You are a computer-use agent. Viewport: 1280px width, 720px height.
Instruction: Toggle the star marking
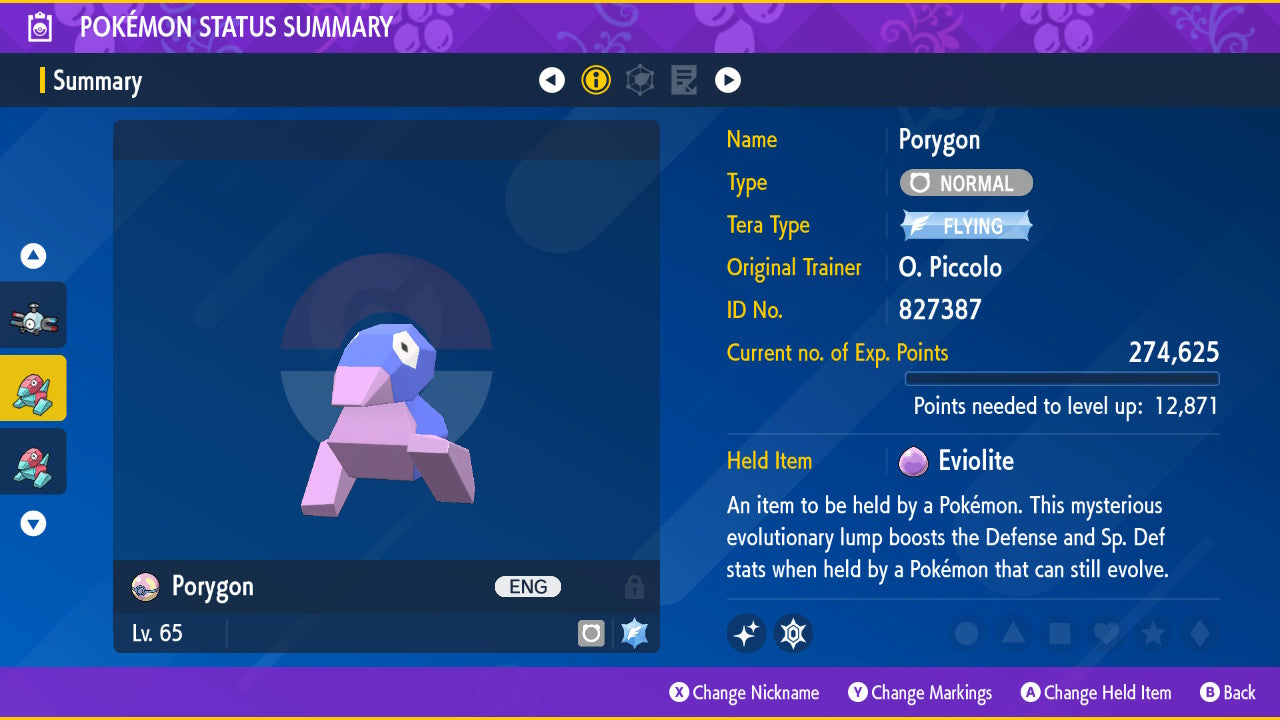coord(1151,633)
